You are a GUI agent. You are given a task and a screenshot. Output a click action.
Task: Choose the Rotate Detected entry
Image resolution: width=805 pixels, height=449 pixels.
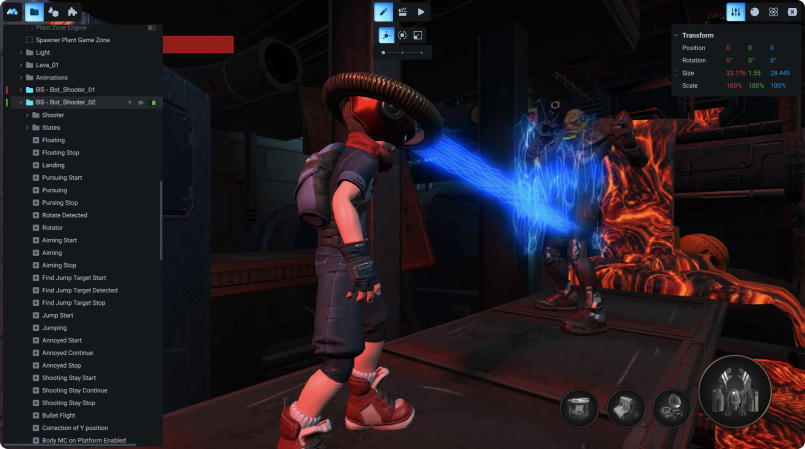[64, 215]
